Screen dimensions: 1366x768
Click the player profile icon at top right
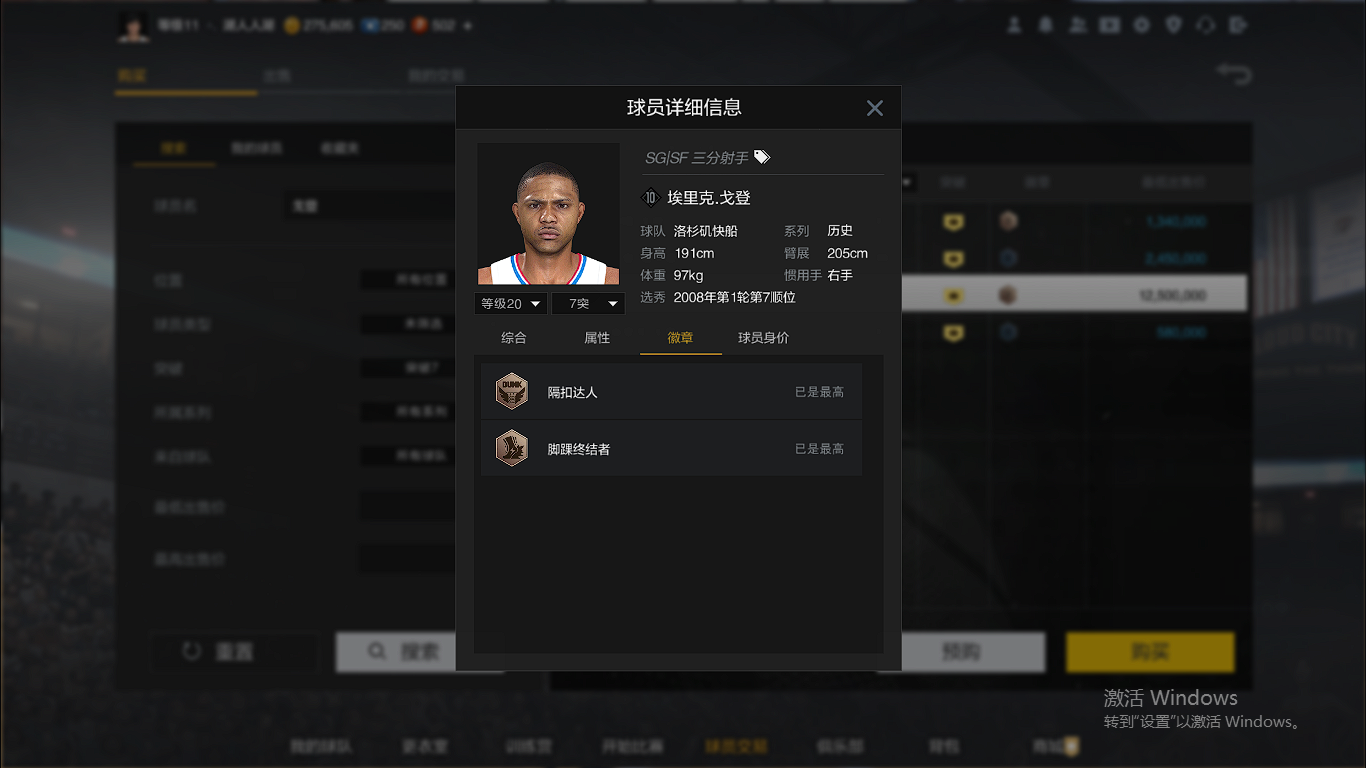point(1013,25)
